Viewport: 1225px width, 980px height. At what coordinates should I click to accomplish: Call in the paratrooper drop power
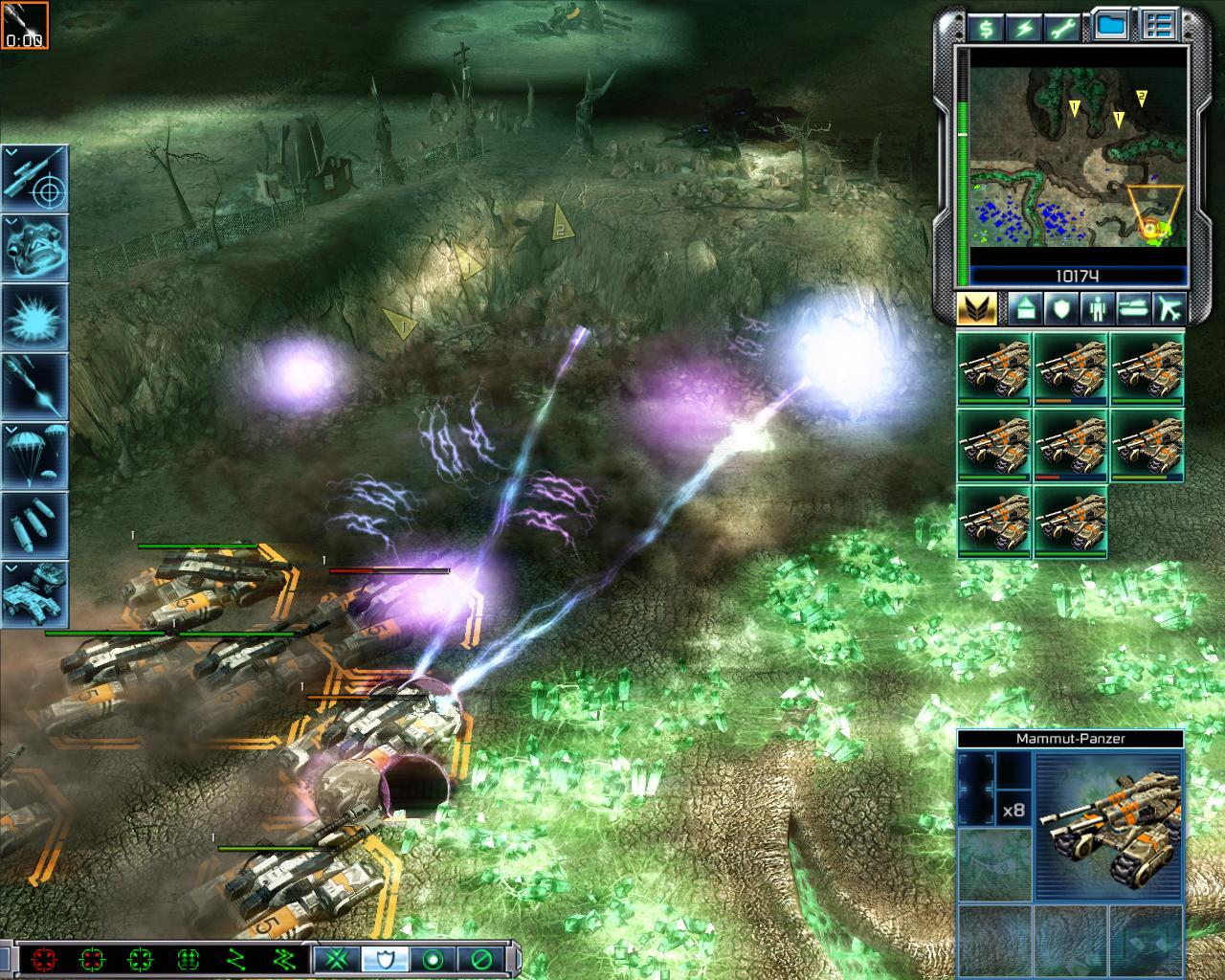coord(35,455)
